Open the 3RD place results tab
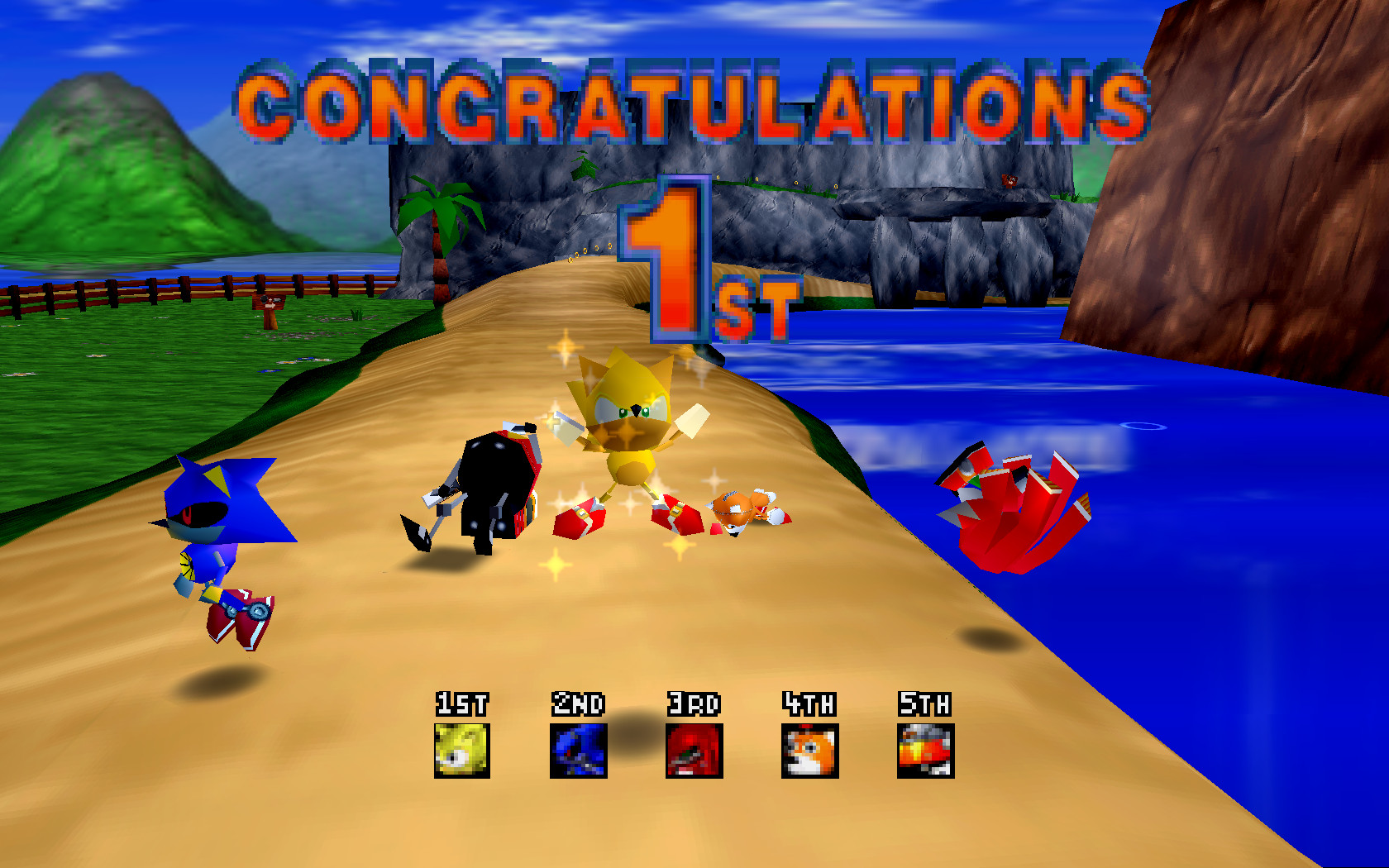 click(x=694, y=705)
